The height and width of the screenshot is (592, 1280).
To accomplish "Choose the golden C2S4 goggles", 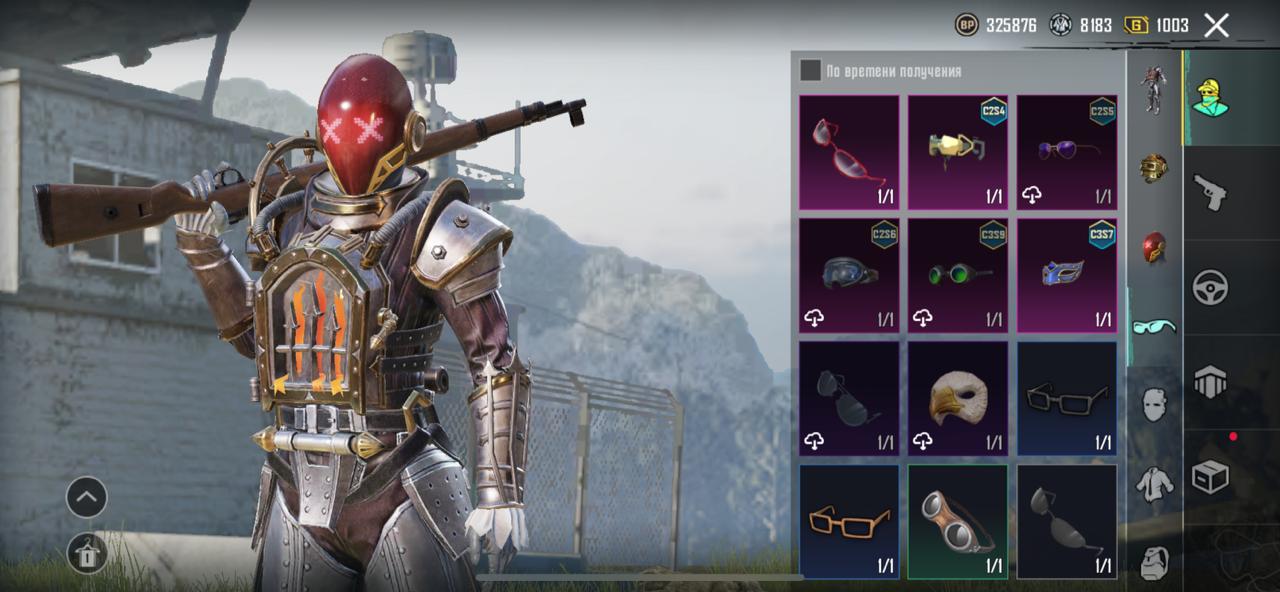I will [958, 152].
